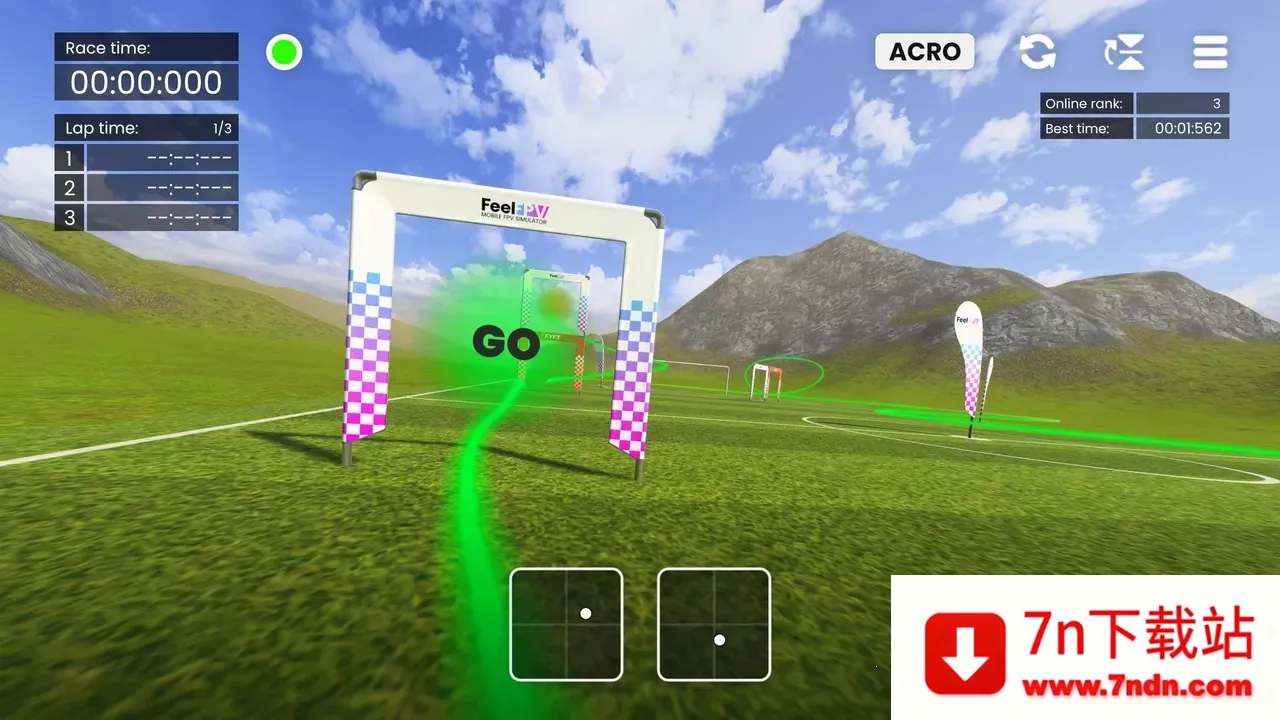
Task: Click the left joystick crosshair pad
Action: coord(566,624)
